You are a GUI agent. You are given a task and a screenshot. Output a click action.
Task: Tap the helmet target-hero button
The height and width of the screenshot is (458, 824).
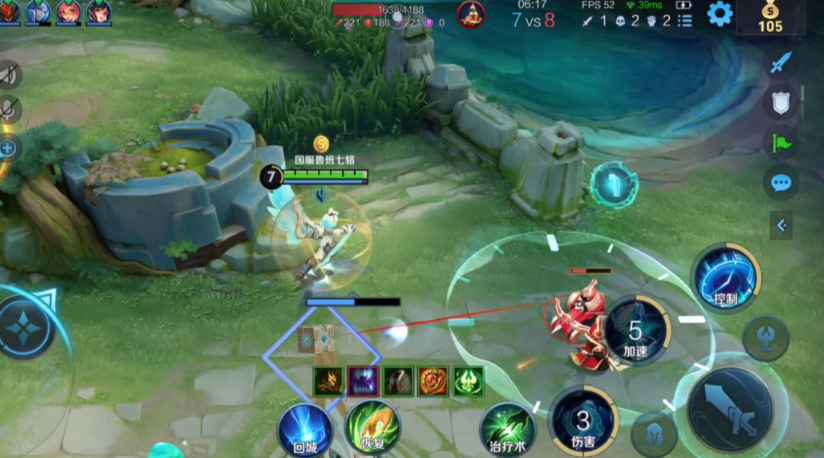pos(654,432)
